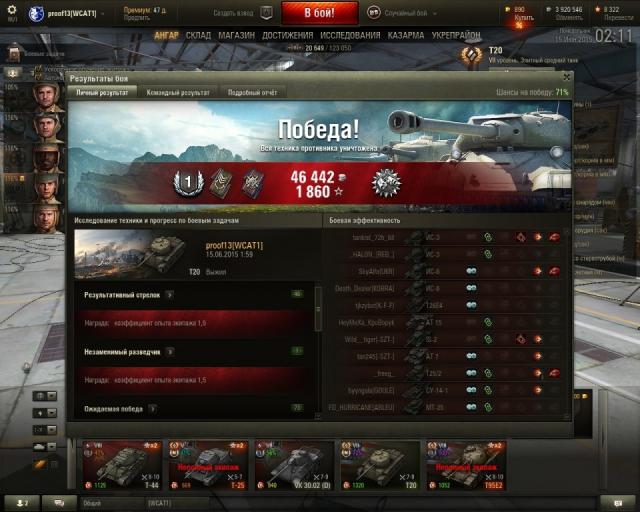The height and width of the screenshot is (512, 640).
Task: Select the T-25 tank in the carousel
Action: [204, 465]
